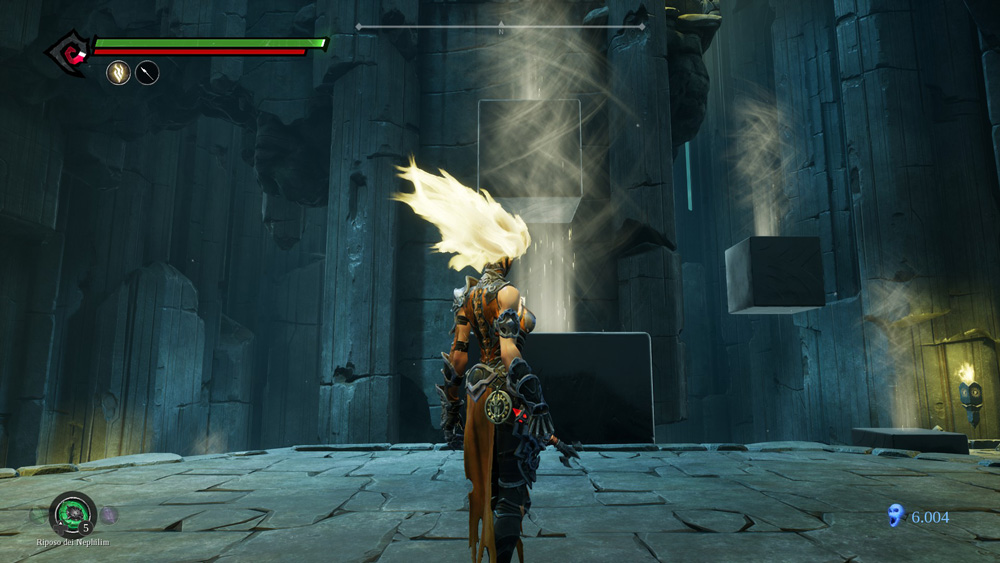Switch to the faded green item slot
The image size is (1000, 563).
[x=37, y=514]
